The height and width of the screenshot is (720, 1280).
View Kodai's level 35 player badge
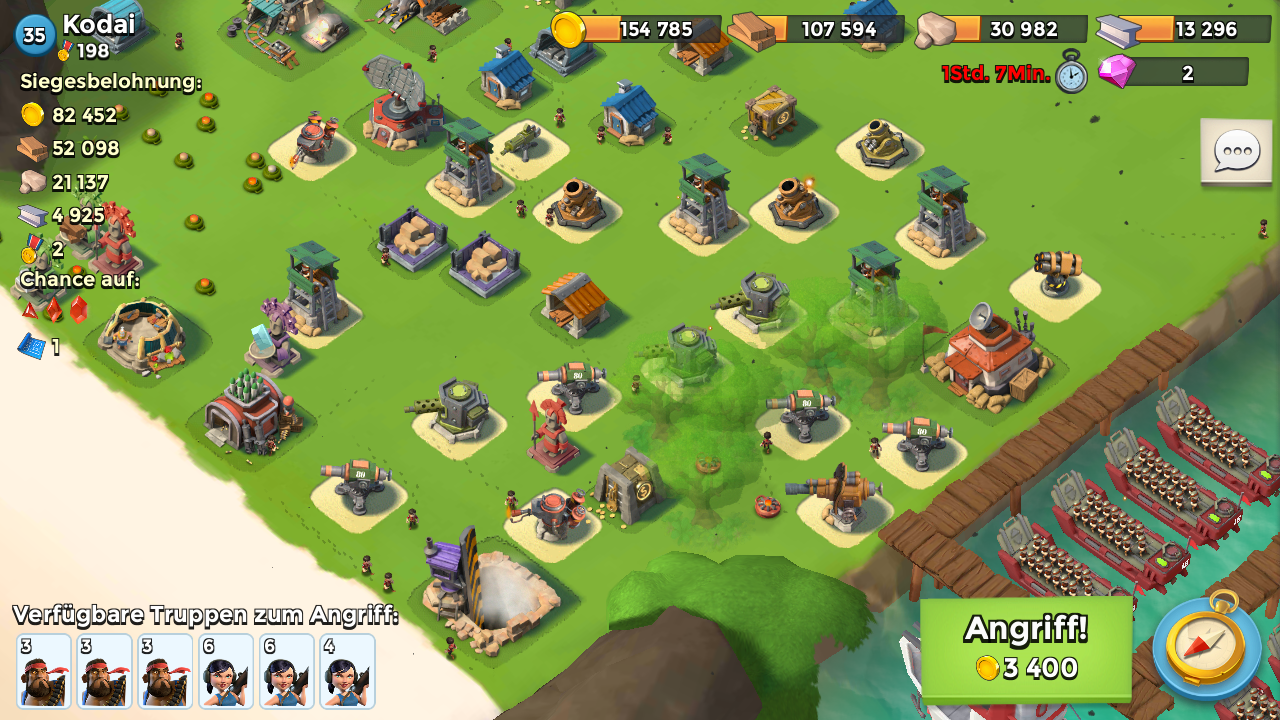(x=35, y=36)
